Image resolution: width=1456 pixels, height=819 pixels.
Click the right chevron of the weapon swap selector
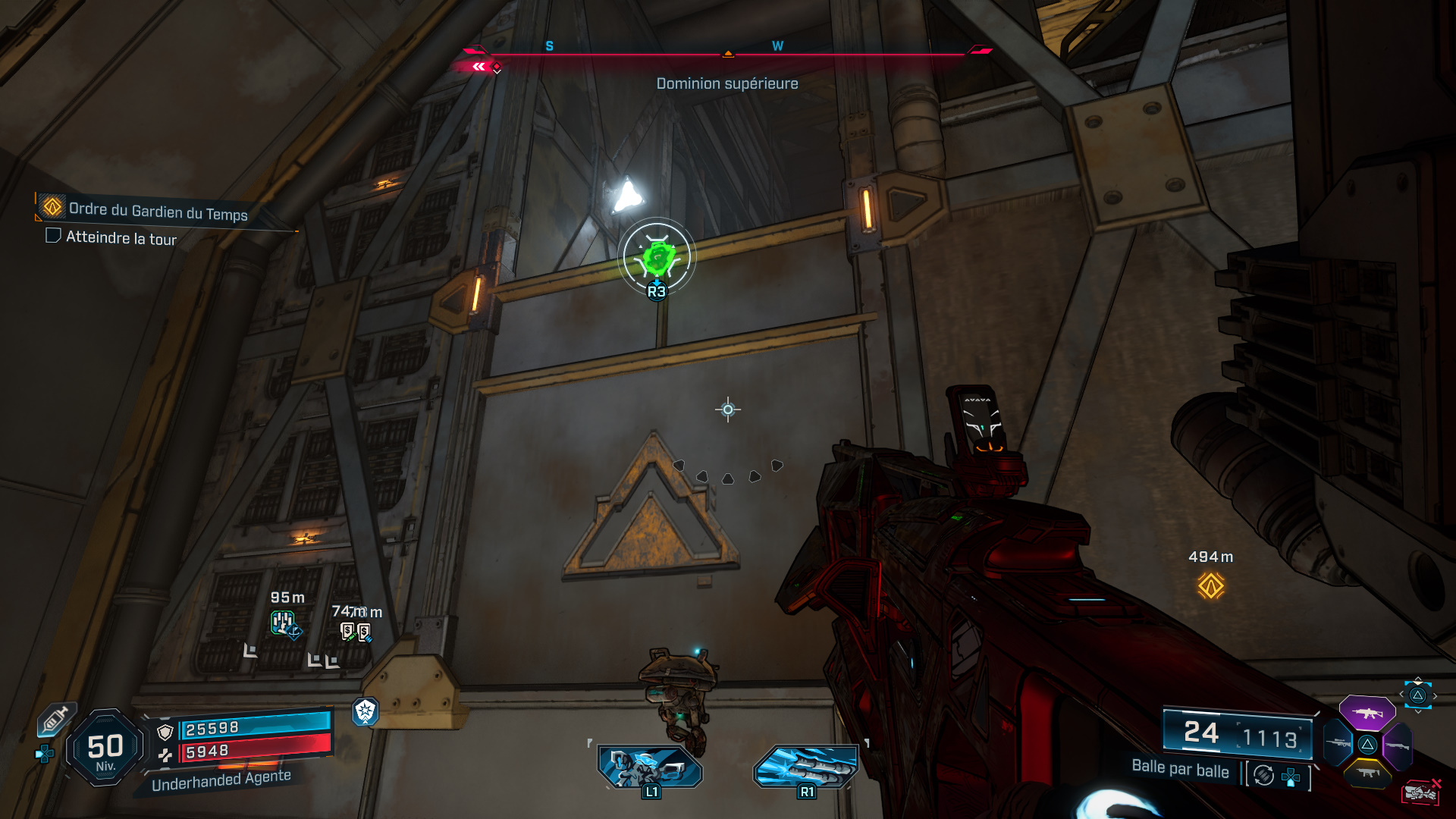[x=1436, y=695]
